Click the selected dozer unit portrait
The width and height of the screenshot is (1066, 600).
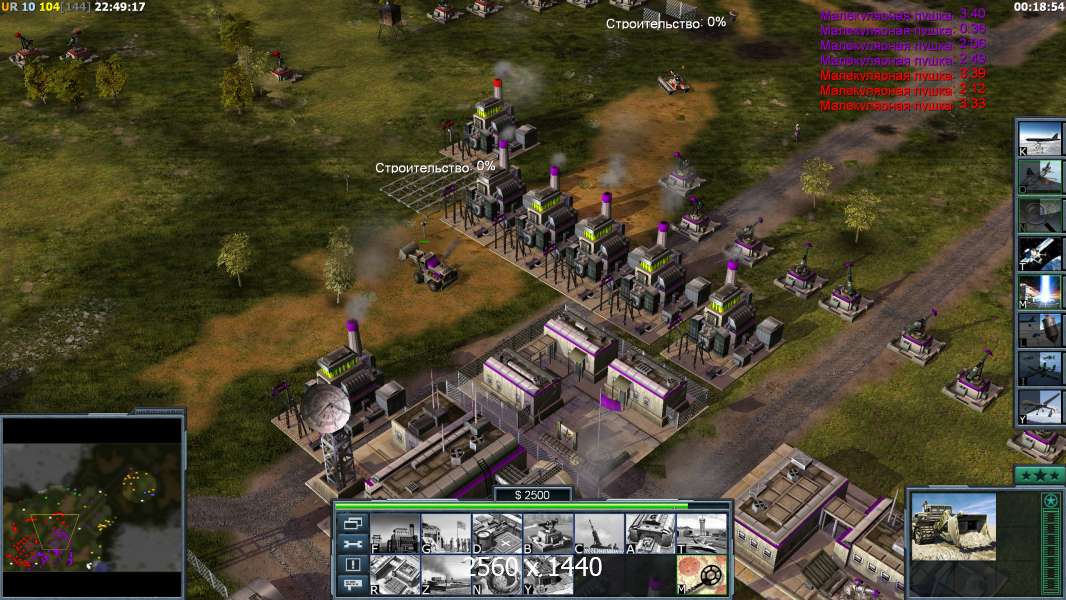click(x=953, y=525)
